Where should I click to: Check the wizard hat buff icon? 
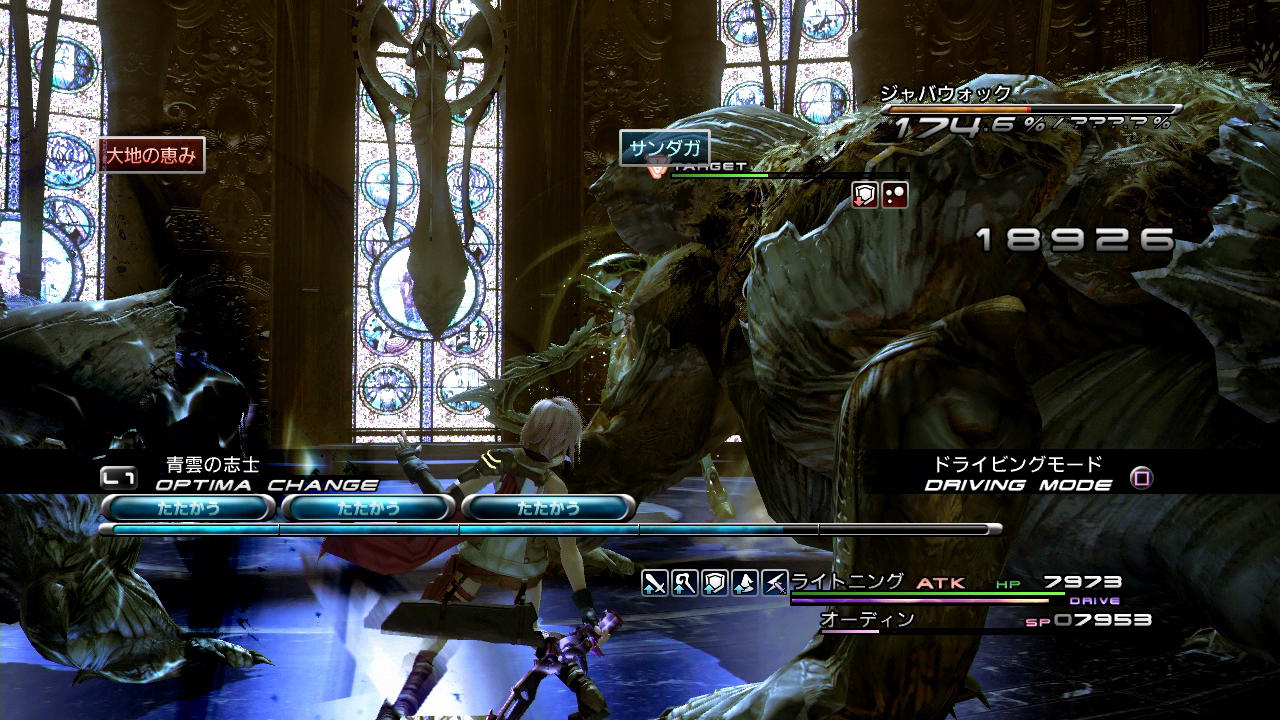[x=744, y=582]
